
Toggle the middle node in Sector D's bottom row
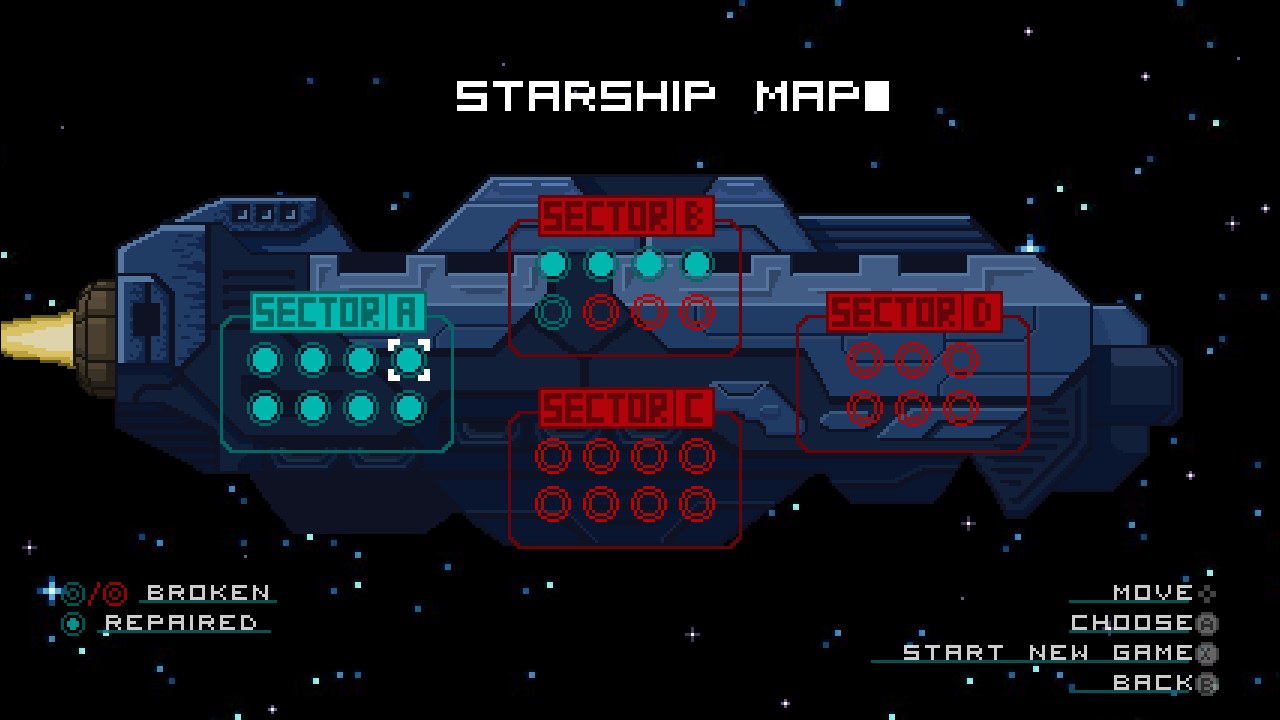pos(913,408)
